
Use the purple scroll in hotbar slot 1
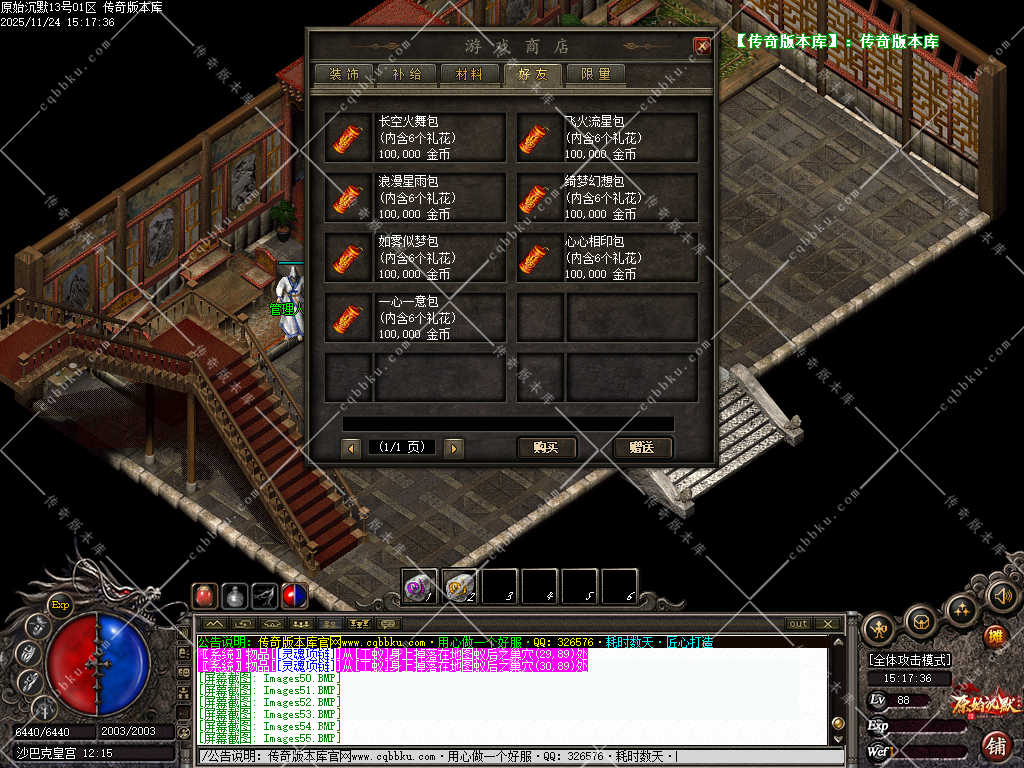[x=419, y=586]
